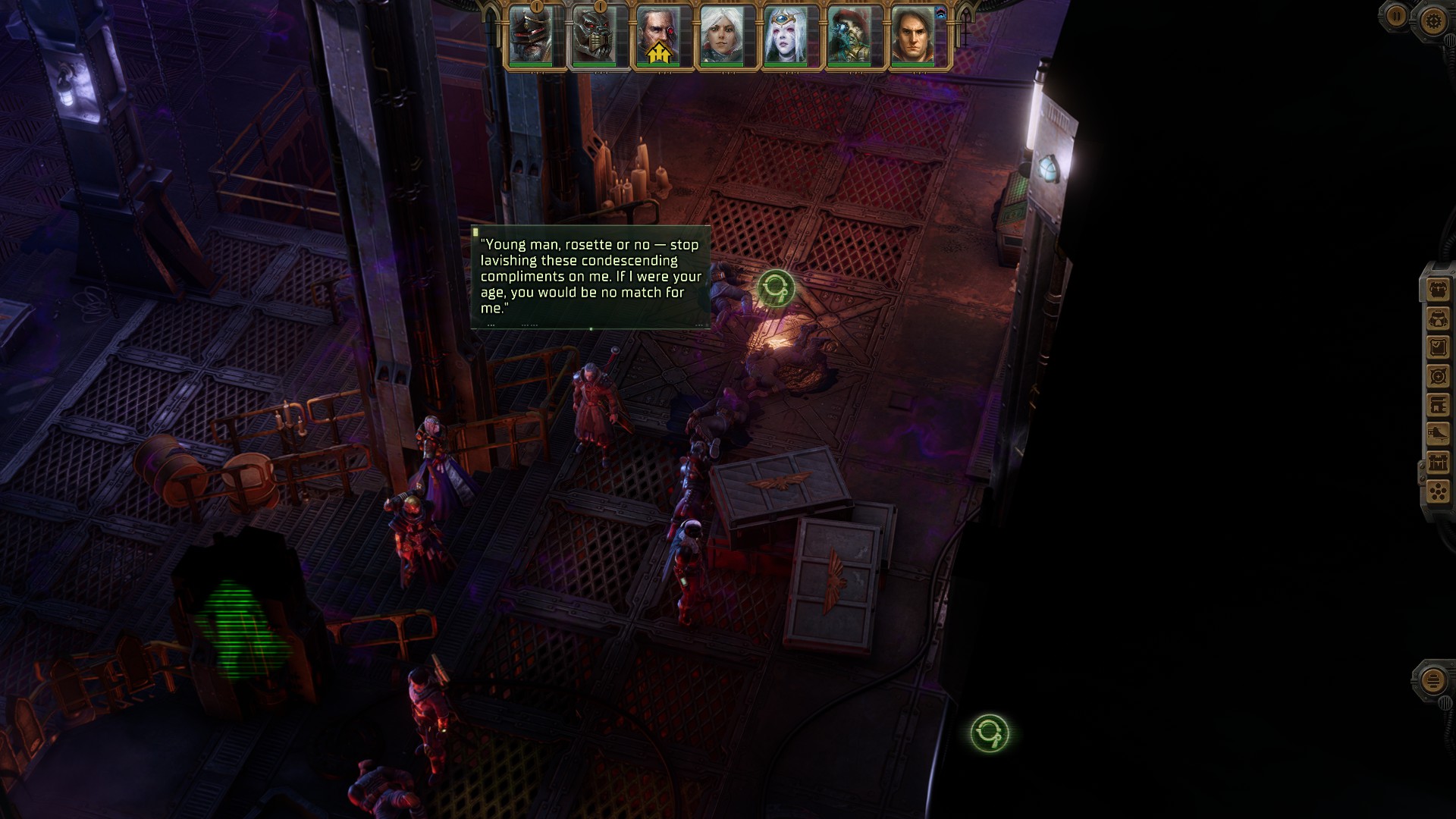Viewport: 1456px width, 819px height.
Task: Open the five-dot formation icon
Action: (x=1438, y=491)
